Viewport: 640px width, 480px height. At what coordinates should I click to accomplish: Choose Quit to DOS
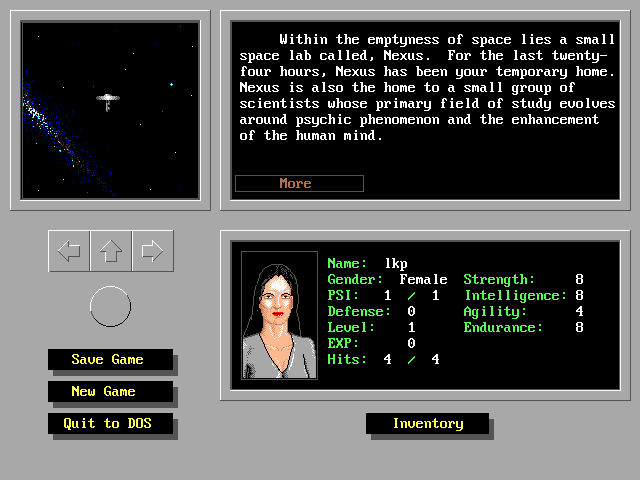110,423
